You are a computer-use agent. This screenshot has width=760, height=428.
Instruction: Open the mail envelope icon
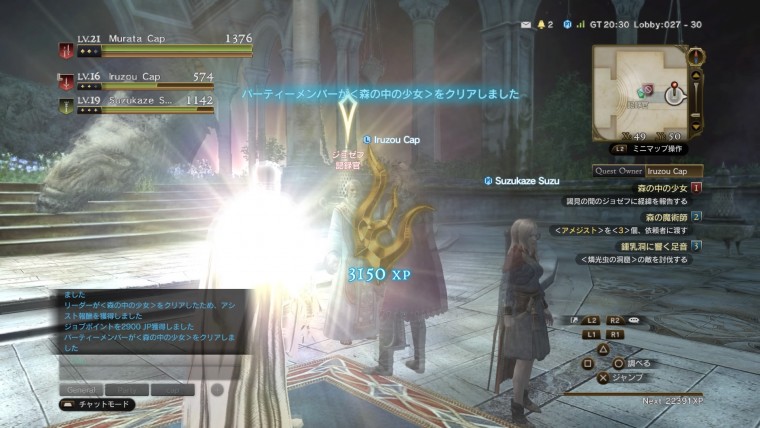point(527,22)
